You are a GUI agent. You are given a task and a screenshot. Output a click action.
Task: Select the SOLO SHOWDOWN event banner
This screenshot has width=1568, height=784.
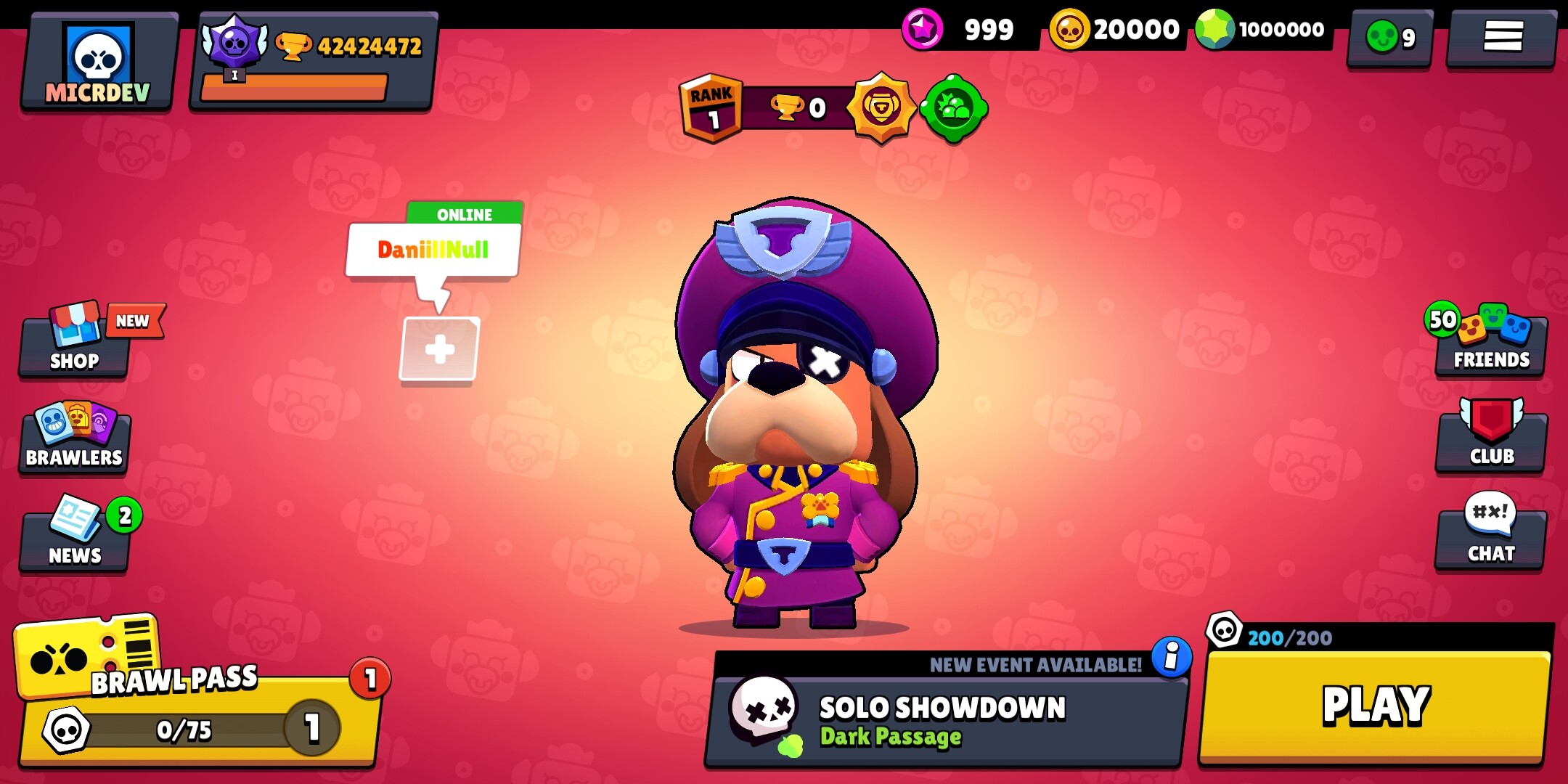click(x=936, y=715)
